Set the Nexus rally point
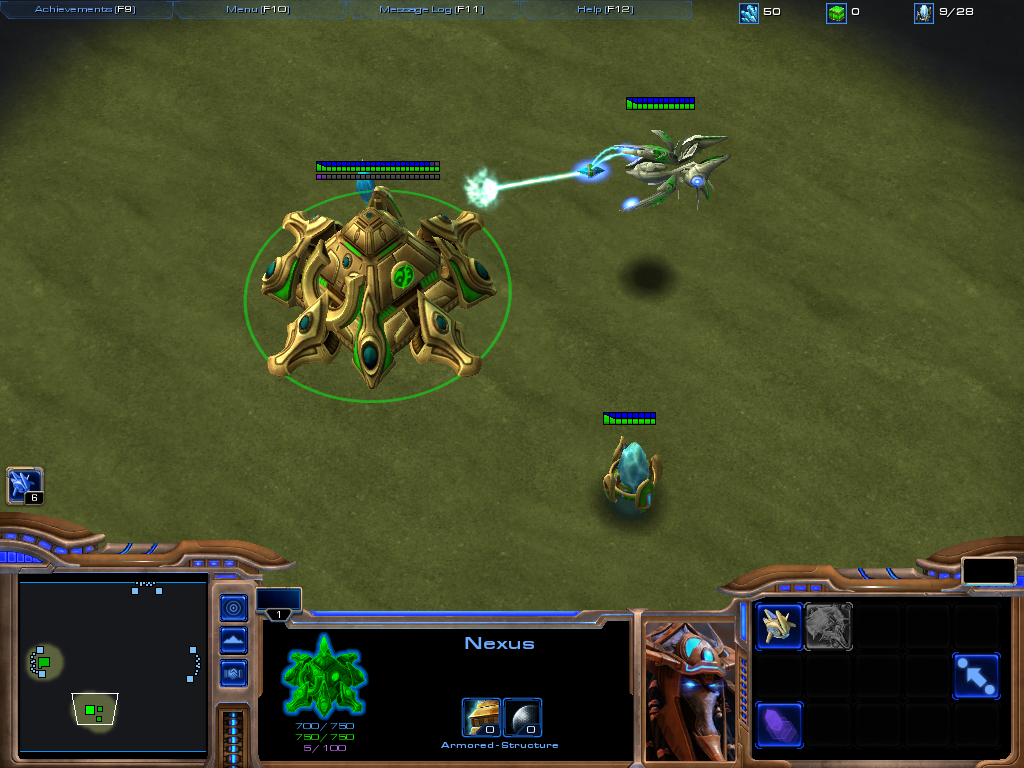1024x768 pixels. [975, 676]
